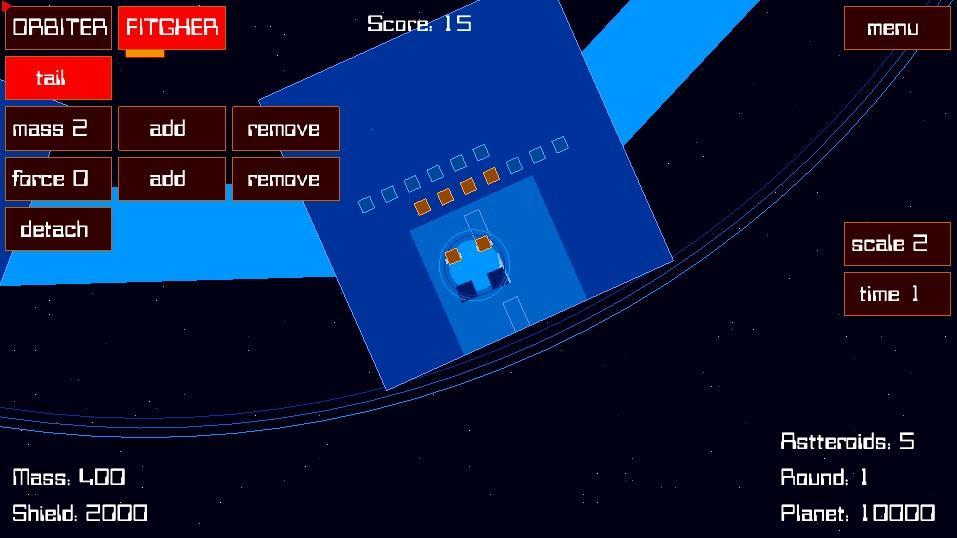The image size is (957, 538).
Task: Change the time 1 setting
Action: point(897,294)
